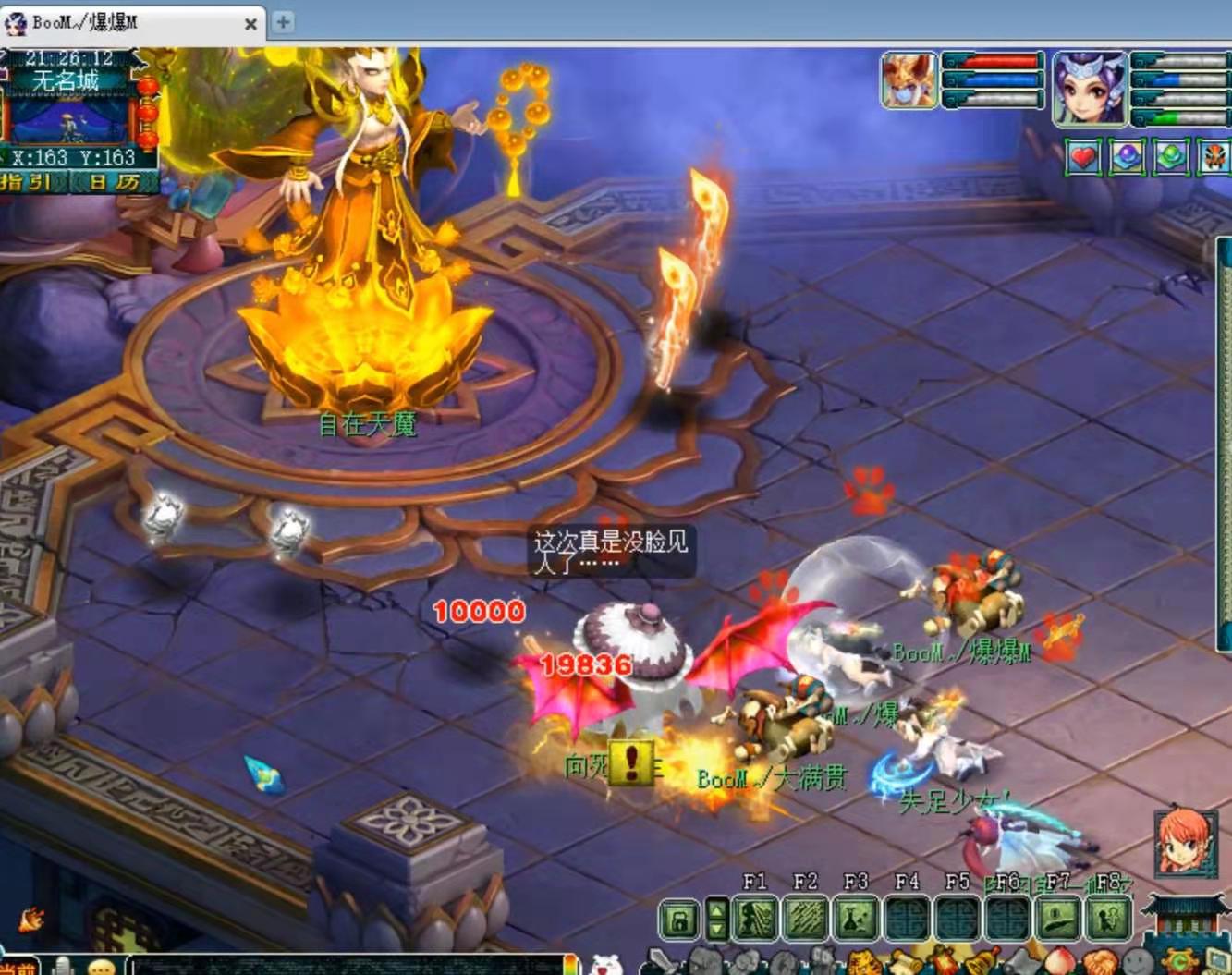Click the yellow exclamation quest marker

click(631, 762)
